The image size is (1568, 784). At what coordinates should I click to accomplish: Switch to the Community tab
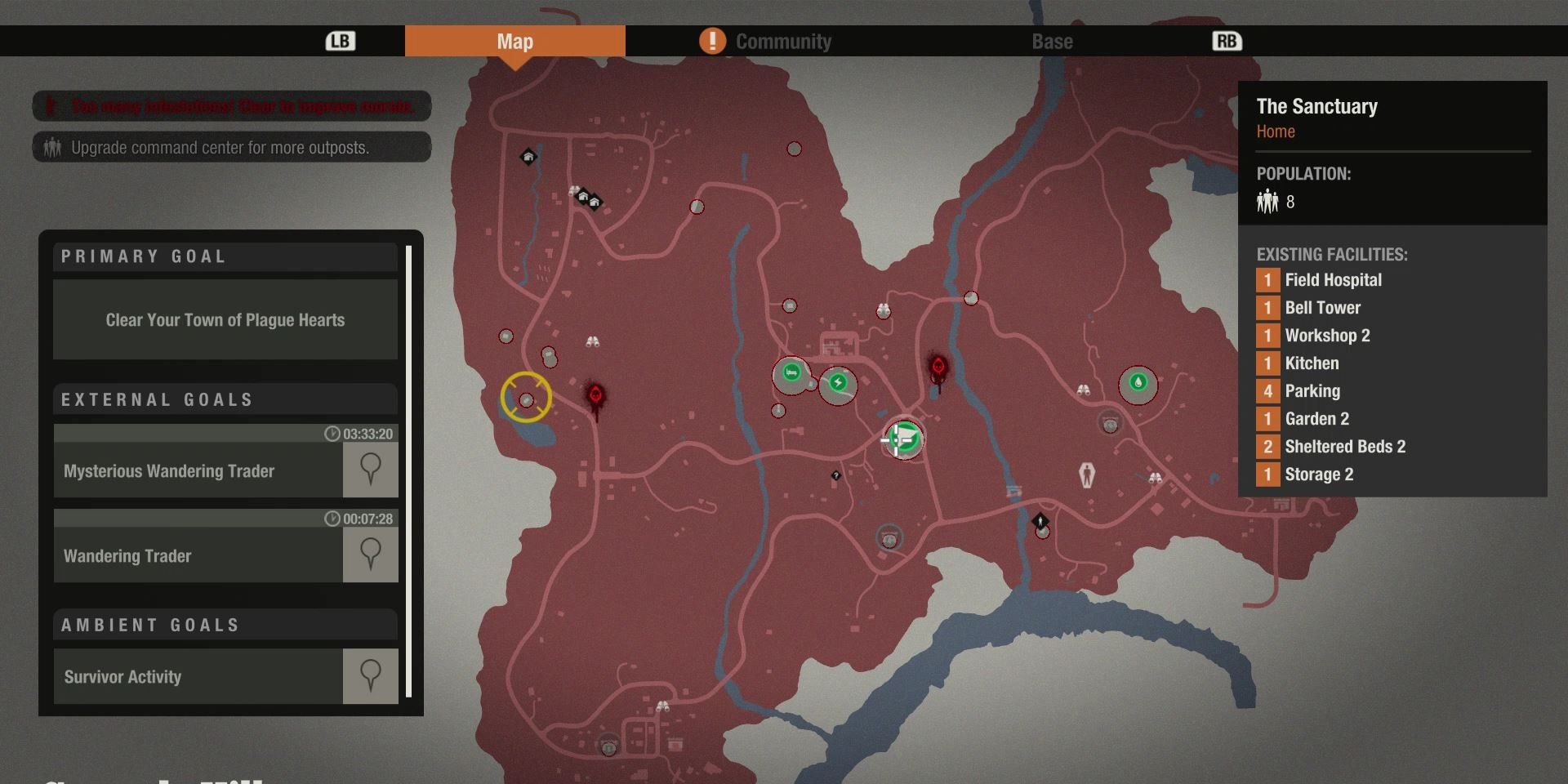coord(782,42)
